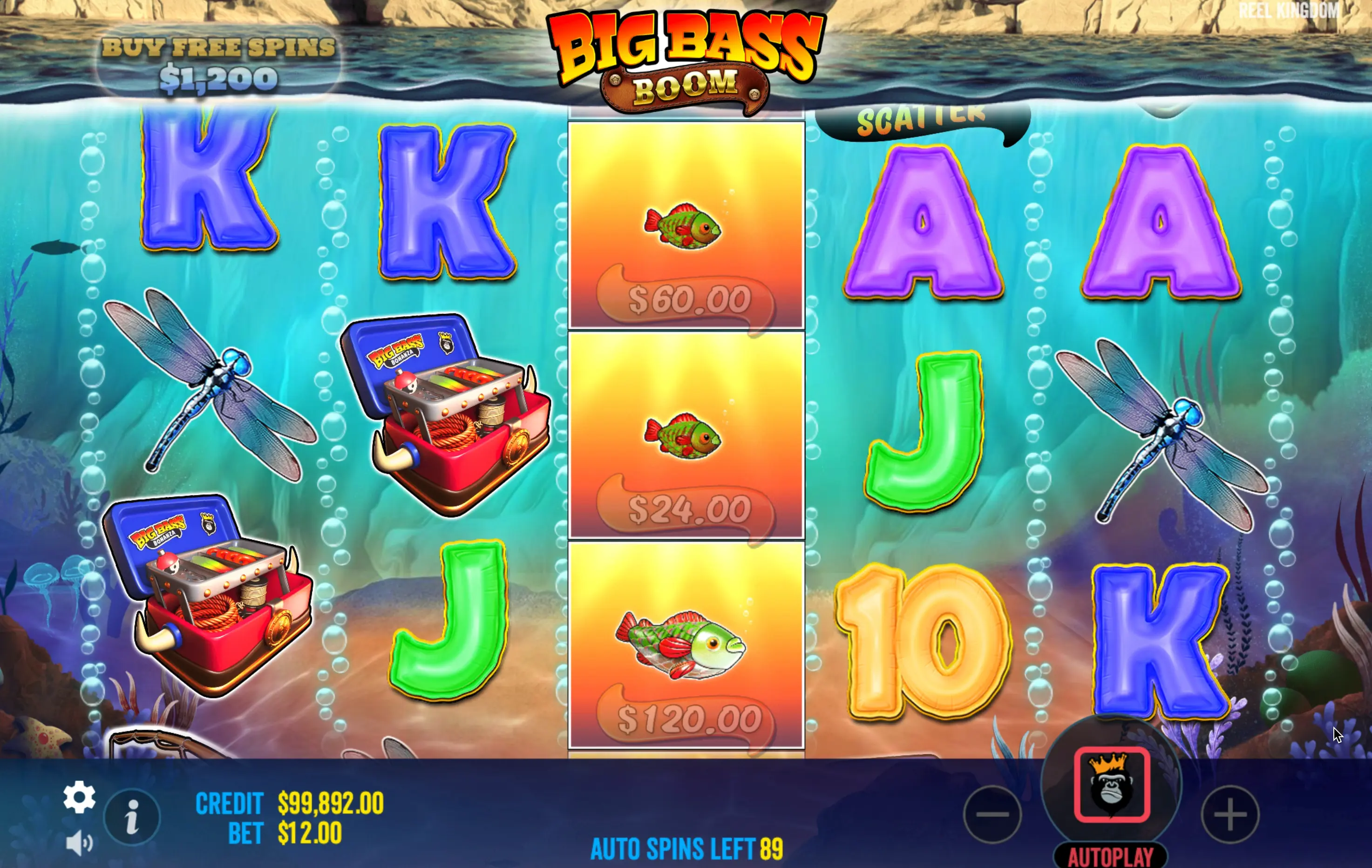Stop spinning with the gorilla button
The width and height of the screenshot is (1372, 868).
[x=1111, y=784]
